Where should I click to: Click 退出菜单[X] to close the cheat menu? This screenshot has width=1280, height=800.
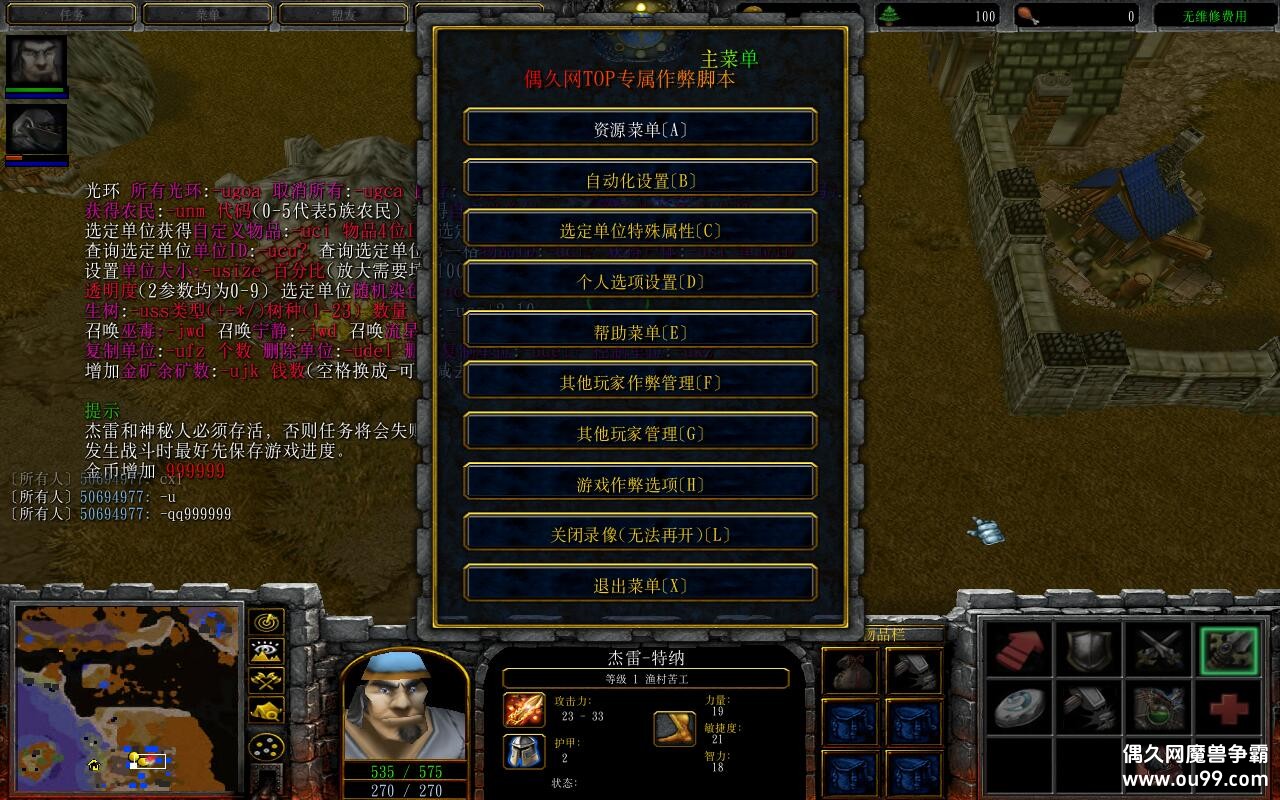(640, 583)
